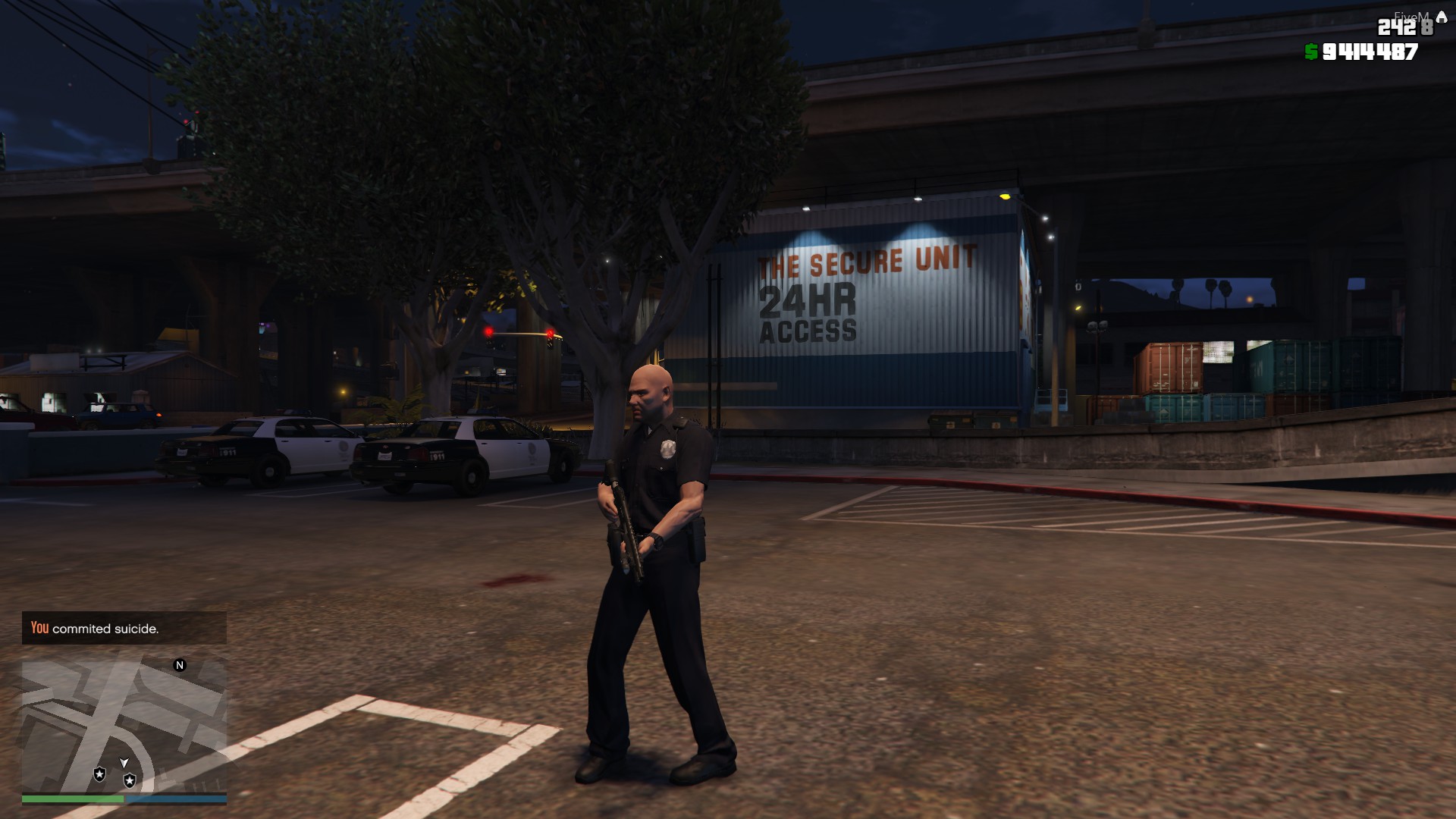1456x819 pixels.
Task: Select the right police badge blip on the minimap
Action: coord(131,780)
